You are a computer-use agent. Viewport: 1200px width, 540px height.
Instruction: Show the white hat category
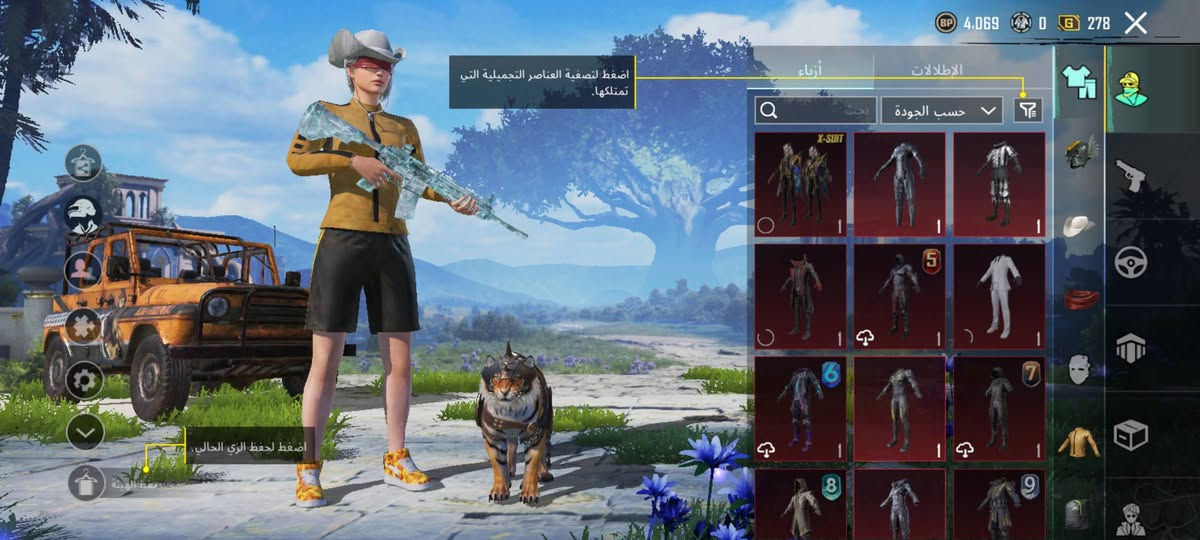(x=1080, y=226)
